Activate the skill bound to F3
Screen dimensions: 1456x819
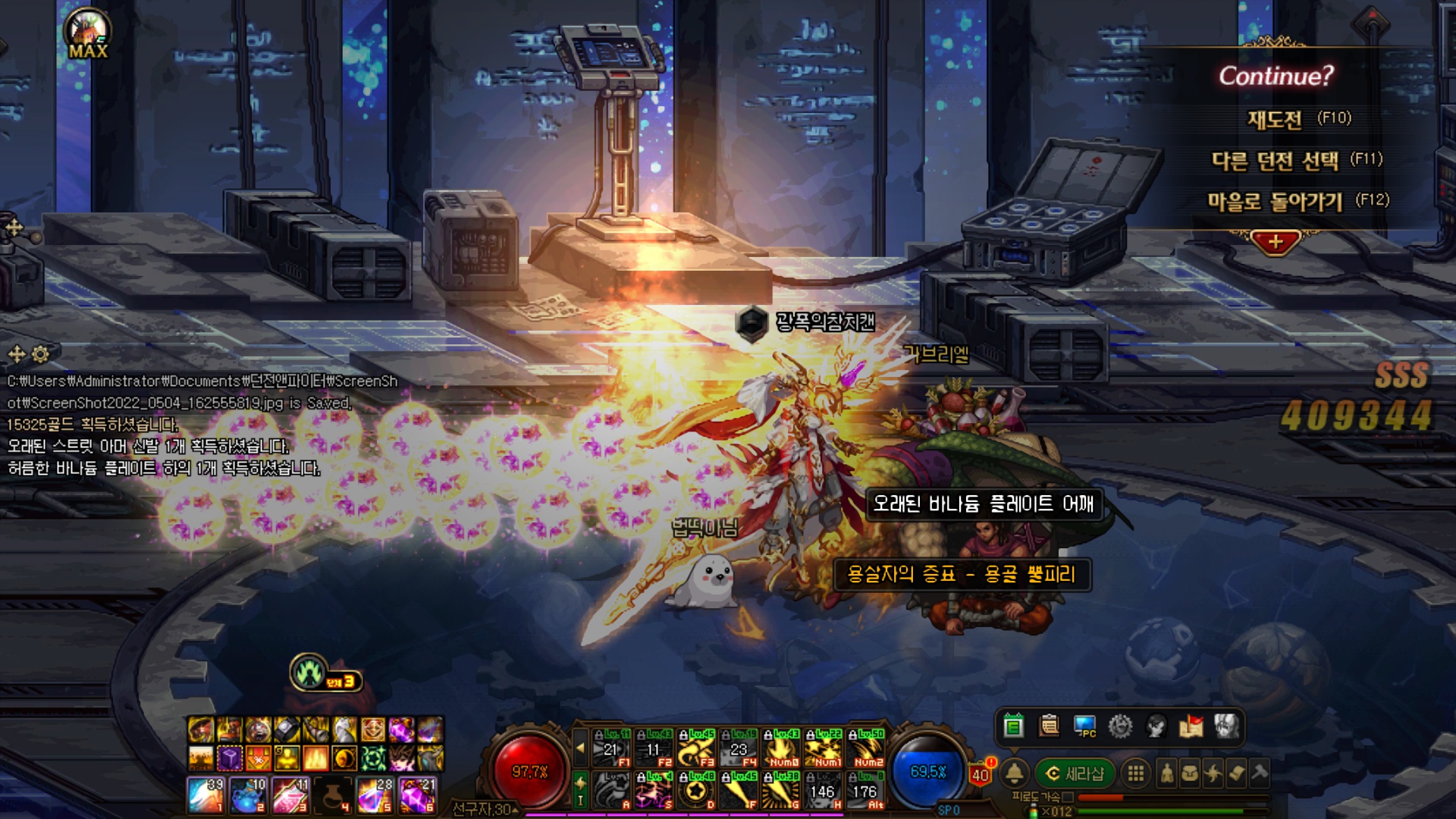[696, 749]
